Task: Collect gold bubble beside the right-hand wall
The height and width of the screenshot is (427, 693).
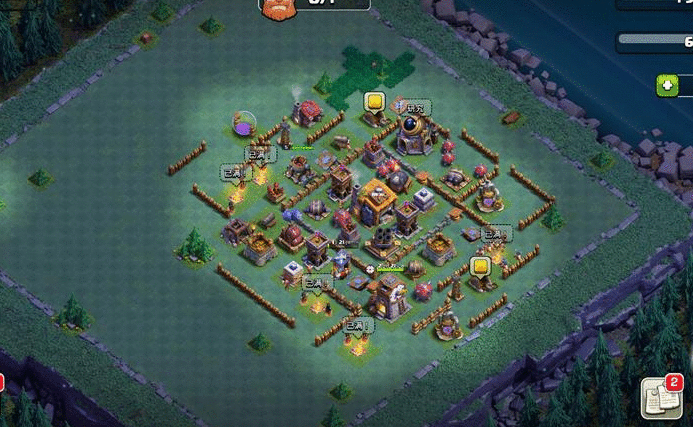Action: pos(481,266)
